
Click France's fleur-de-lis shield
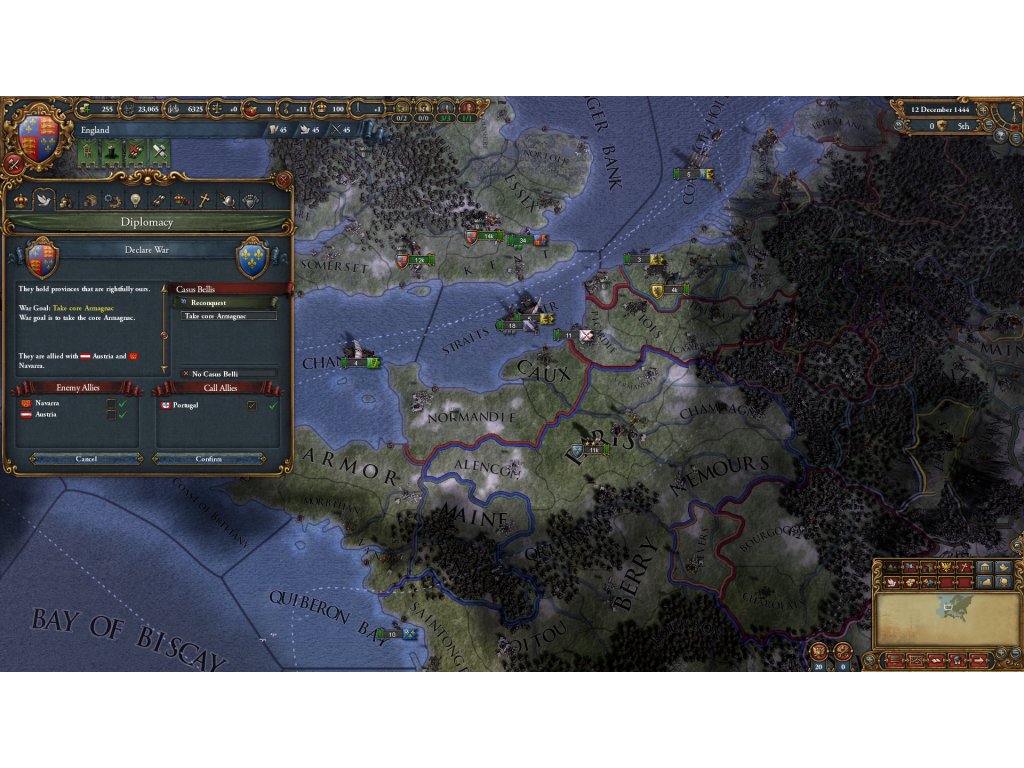click(253, 258)
